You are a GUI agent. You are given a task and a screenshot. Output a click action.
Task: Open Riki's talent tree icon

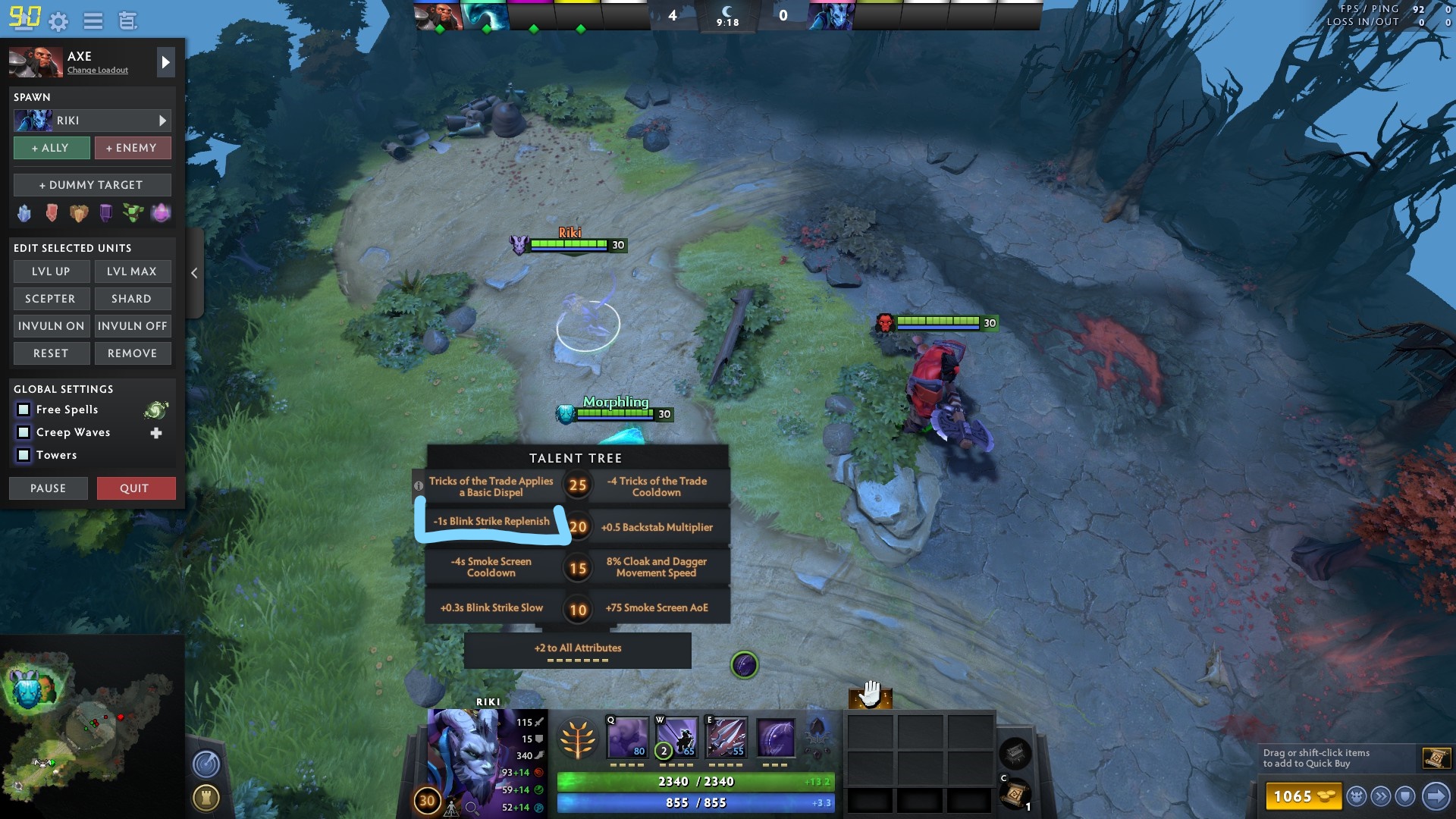click(578, 737)
